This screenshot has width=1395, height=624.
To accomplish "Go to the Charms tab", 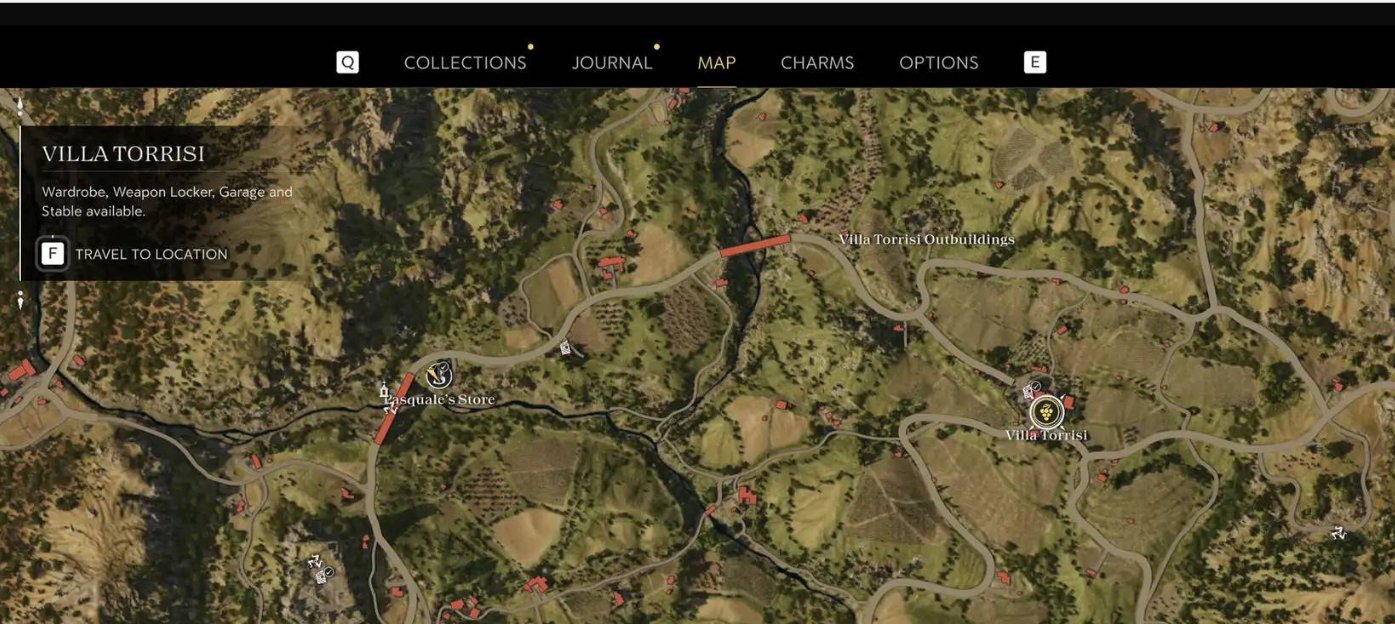I will coord(817,62).
